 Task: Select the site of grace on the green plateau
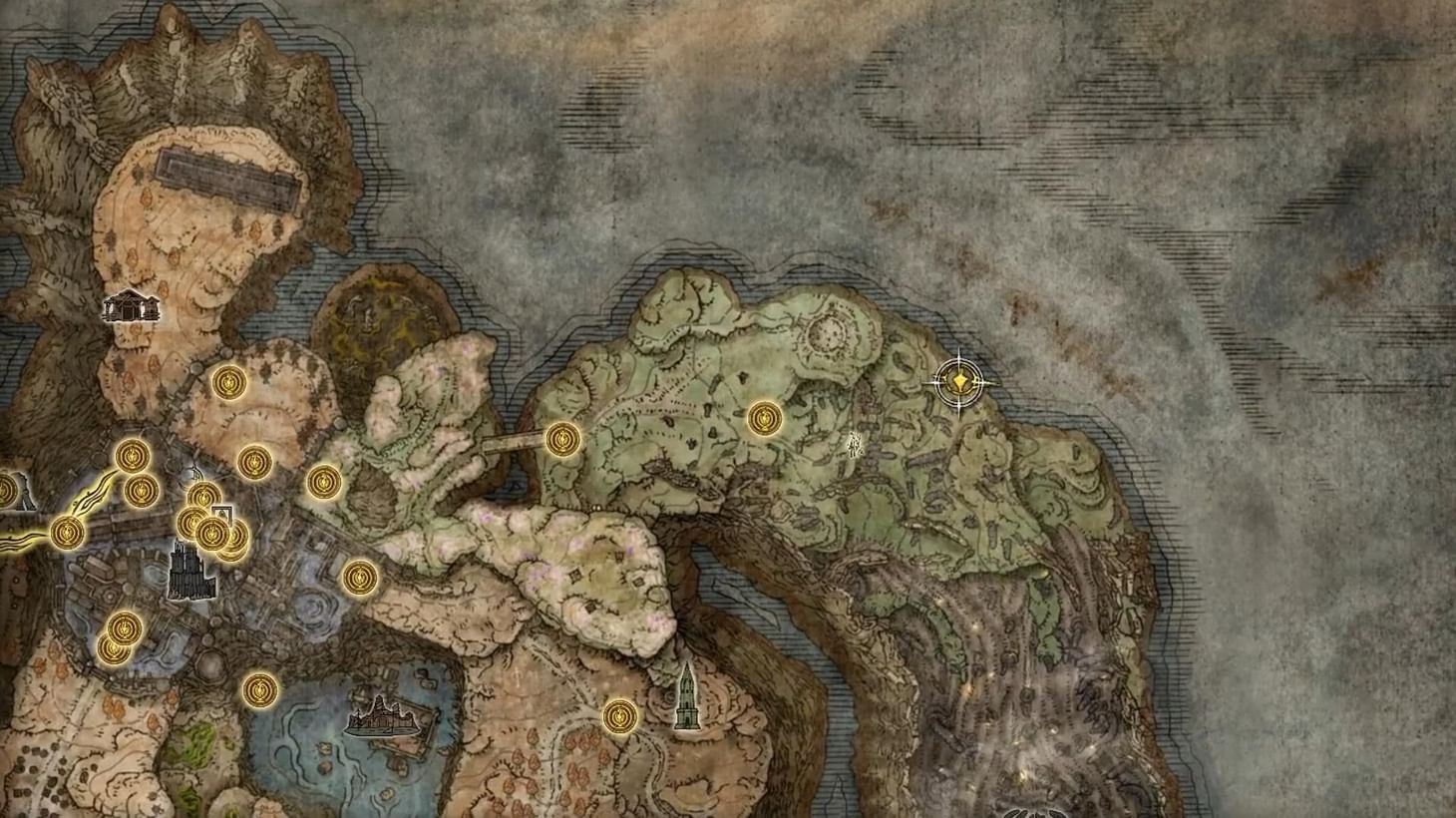click(x=764, y=417)
